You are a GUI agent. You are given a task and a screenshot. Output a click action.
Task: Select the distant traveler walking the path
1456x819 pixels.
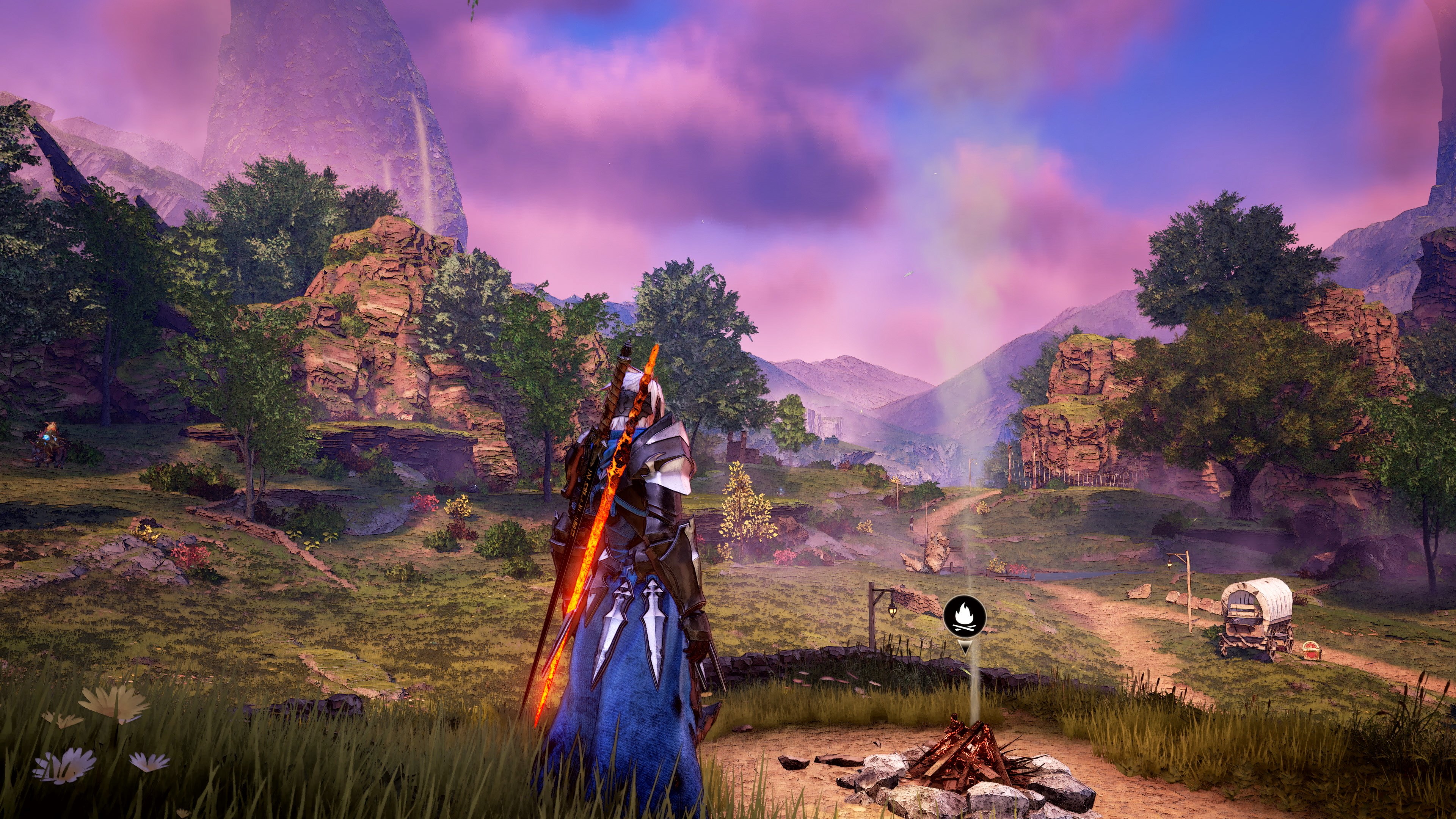coord(912,522)
